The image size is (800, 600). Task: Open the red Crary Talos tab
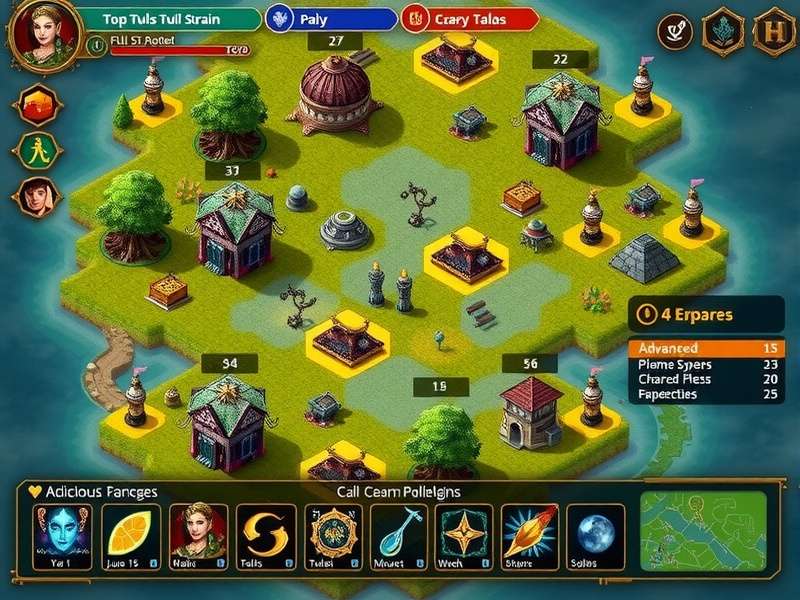pyautogui.click(x=470, y=19)
